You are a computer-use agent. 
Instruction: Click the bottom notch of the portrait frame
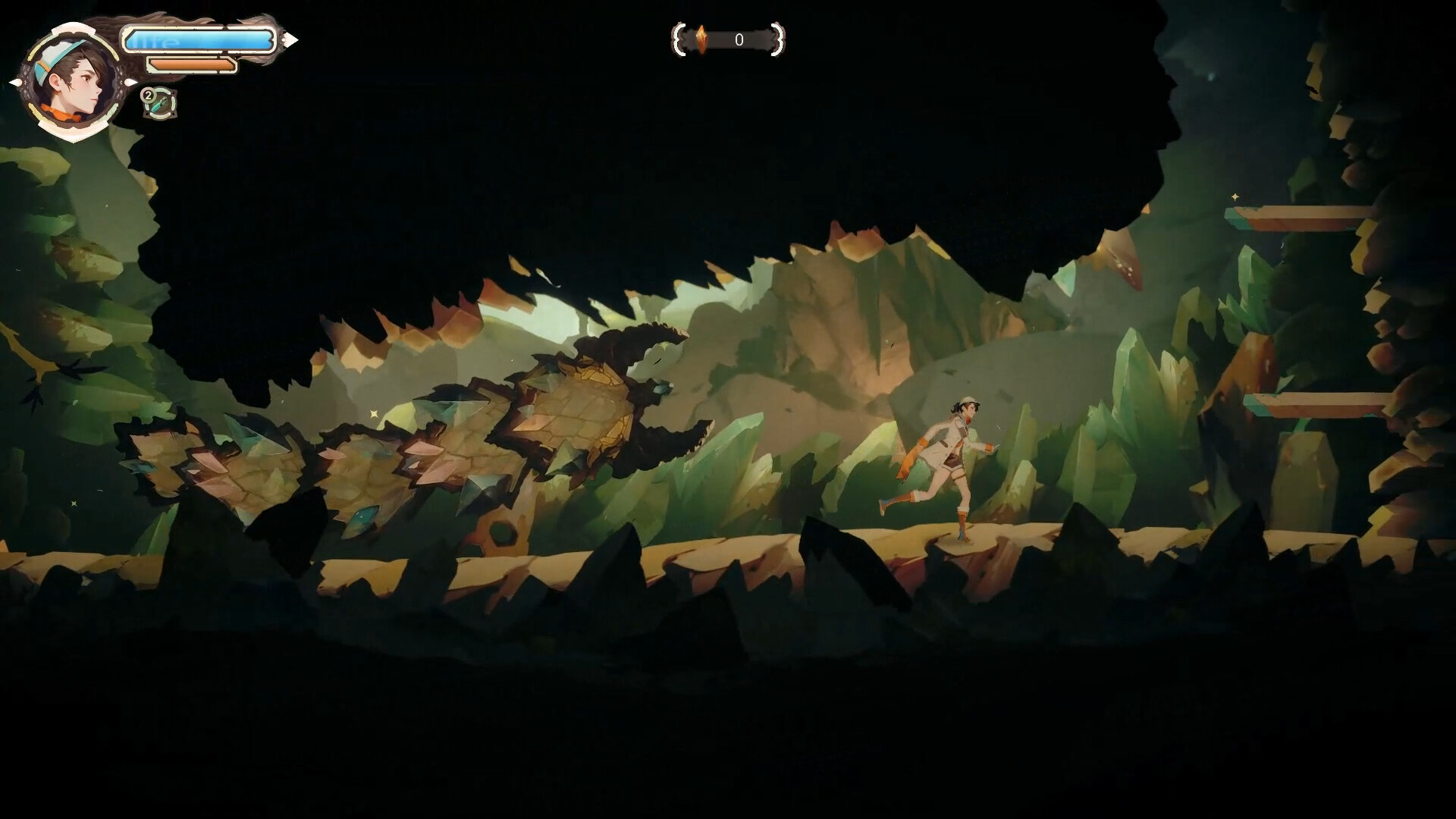pos(71,131)
